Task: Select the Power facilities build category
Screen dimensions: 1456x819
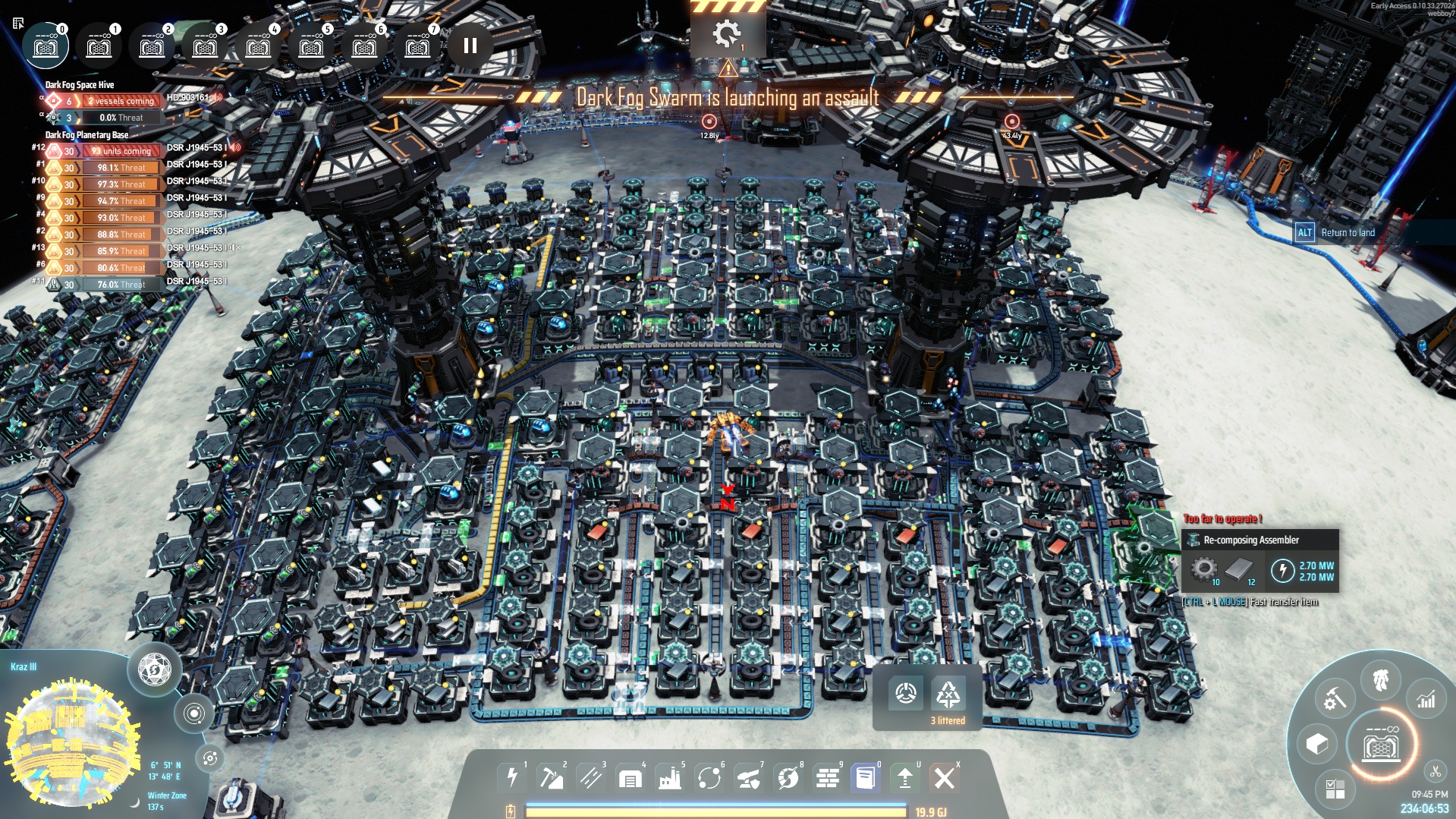Action: pyautogui.click(x=514, y=776)
